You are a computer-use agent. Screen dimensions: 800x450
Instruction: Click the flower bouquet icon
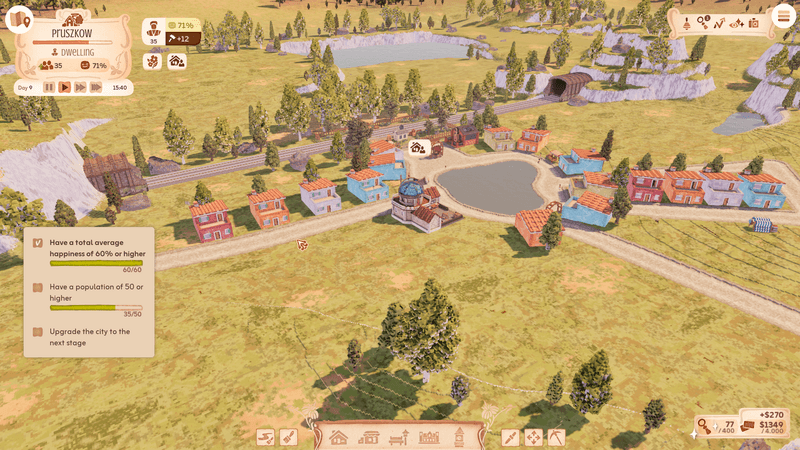pos(153,61)
